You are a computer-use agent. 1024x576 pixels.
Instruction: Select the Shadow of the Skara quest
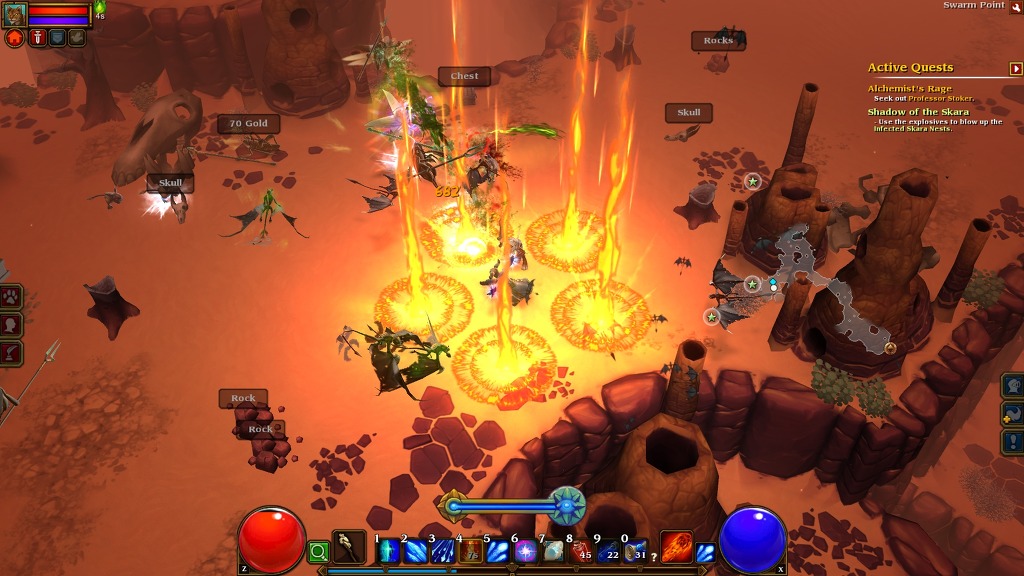[x=917, y=112]
